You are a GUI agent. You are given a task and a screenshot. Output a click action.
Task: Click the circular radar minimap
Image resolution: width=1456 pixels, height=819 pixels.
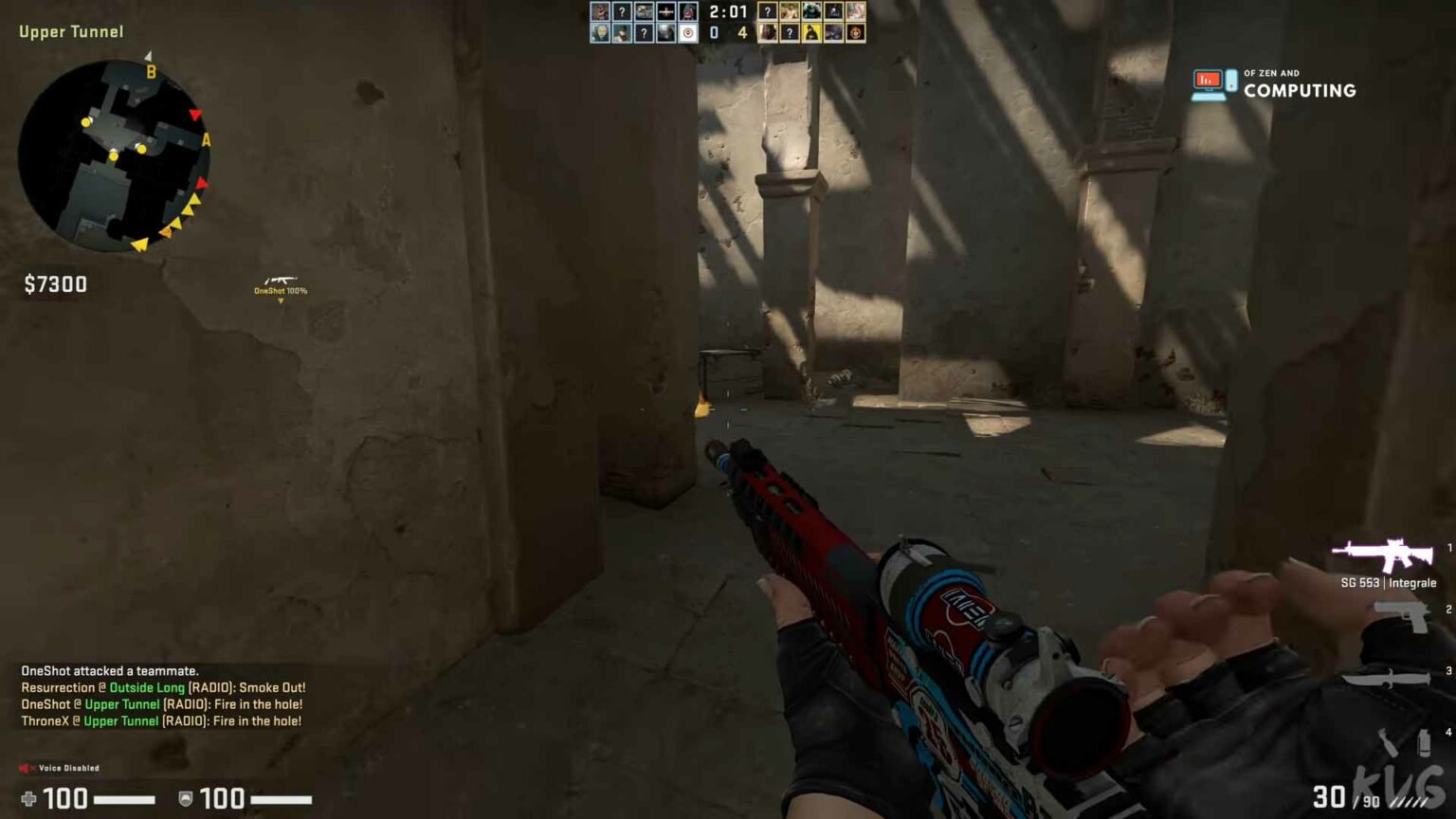114,156
